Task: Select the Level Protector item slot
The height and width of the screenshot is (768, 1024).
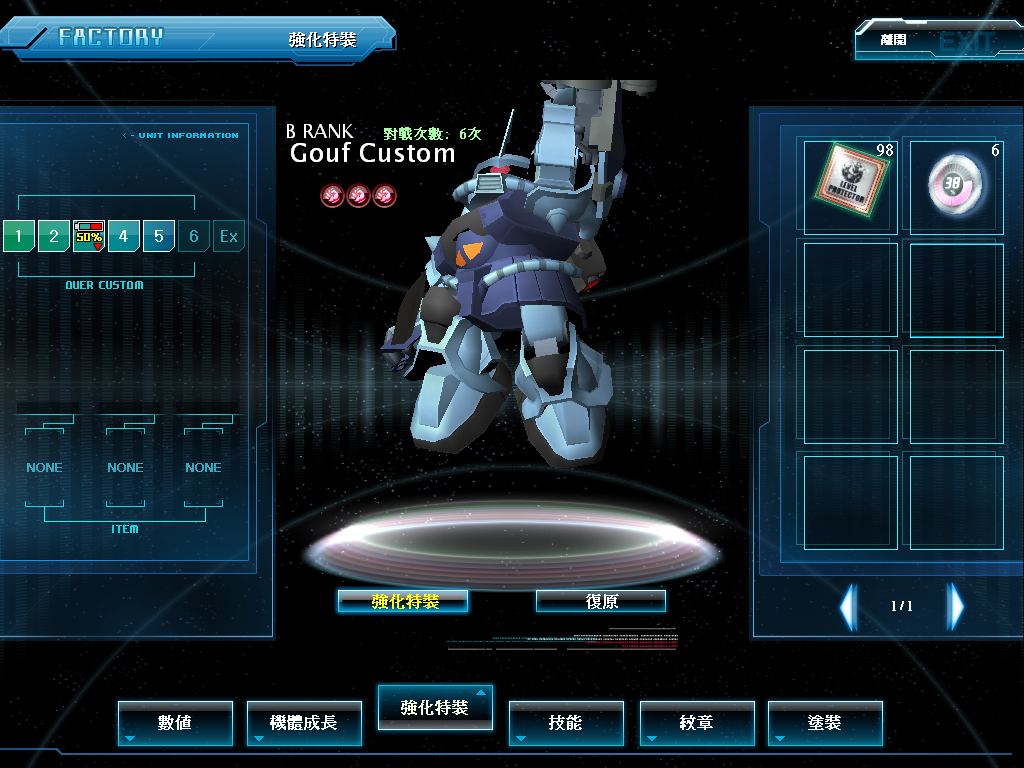Action: click(x=850, y=186)
